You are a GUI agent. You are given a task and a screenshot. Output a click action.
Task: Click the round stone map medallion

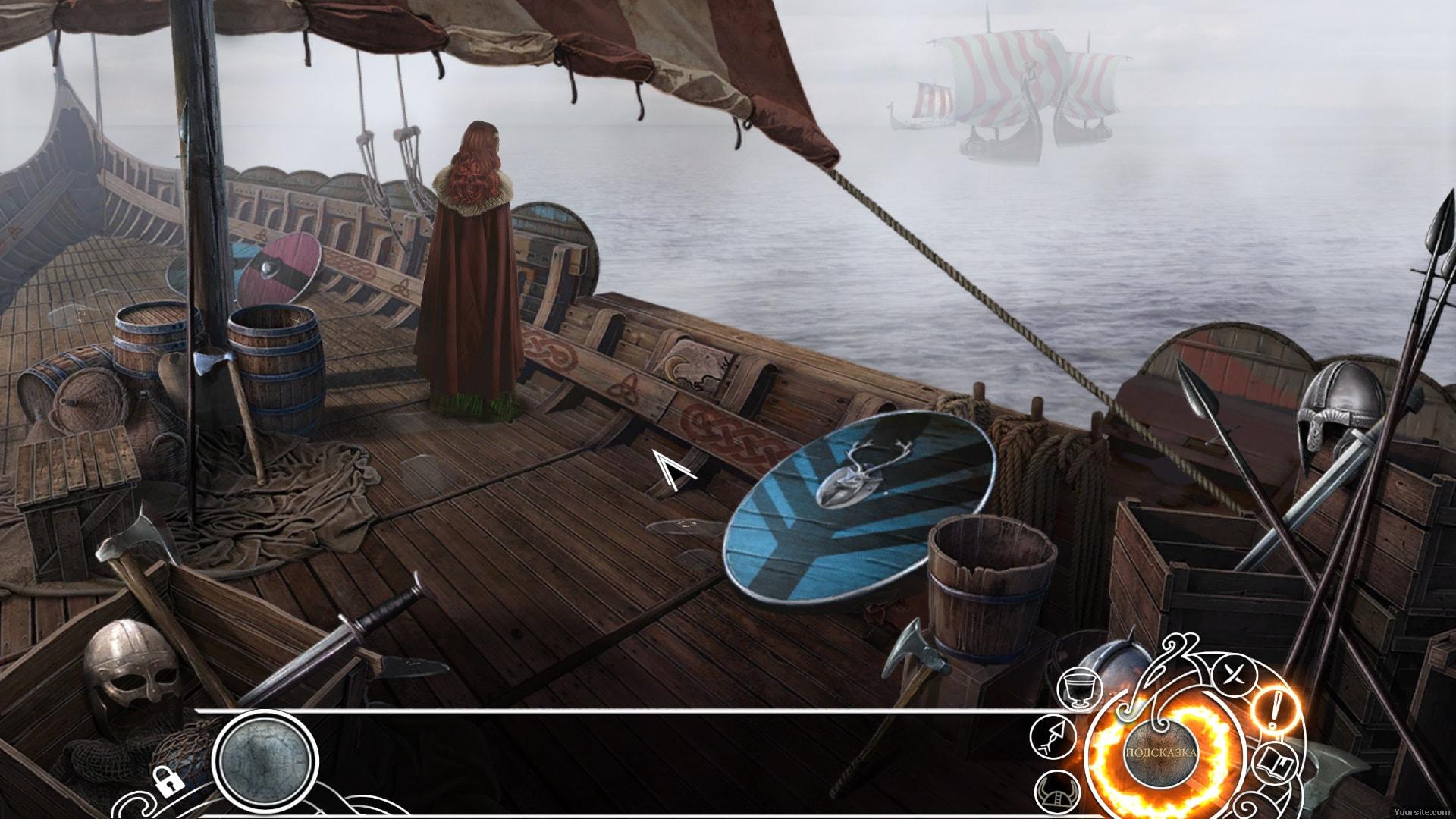[x=265, y=761]
